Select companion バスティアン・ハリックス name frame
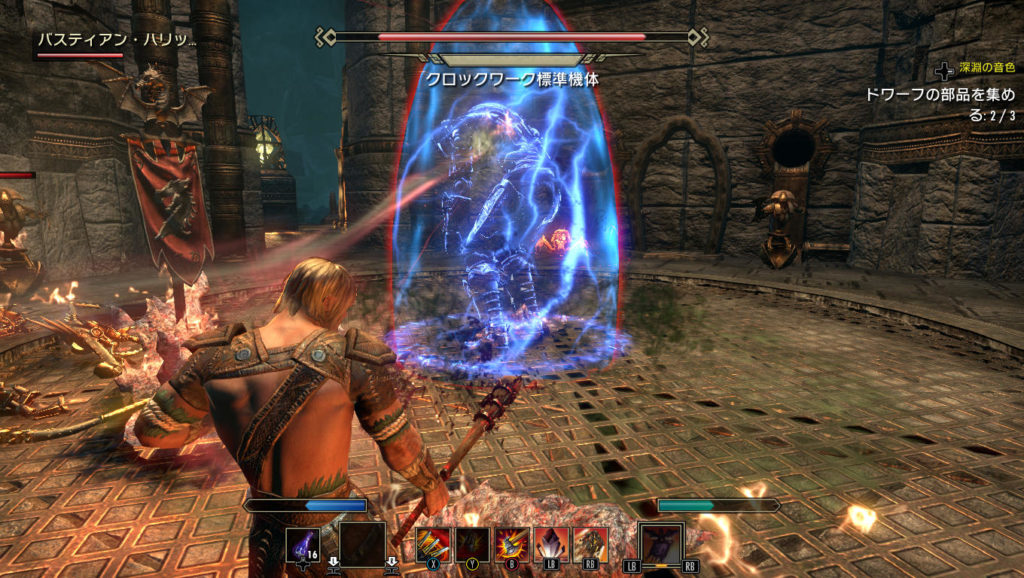1024x578 pixels. (x=116, y=40)
